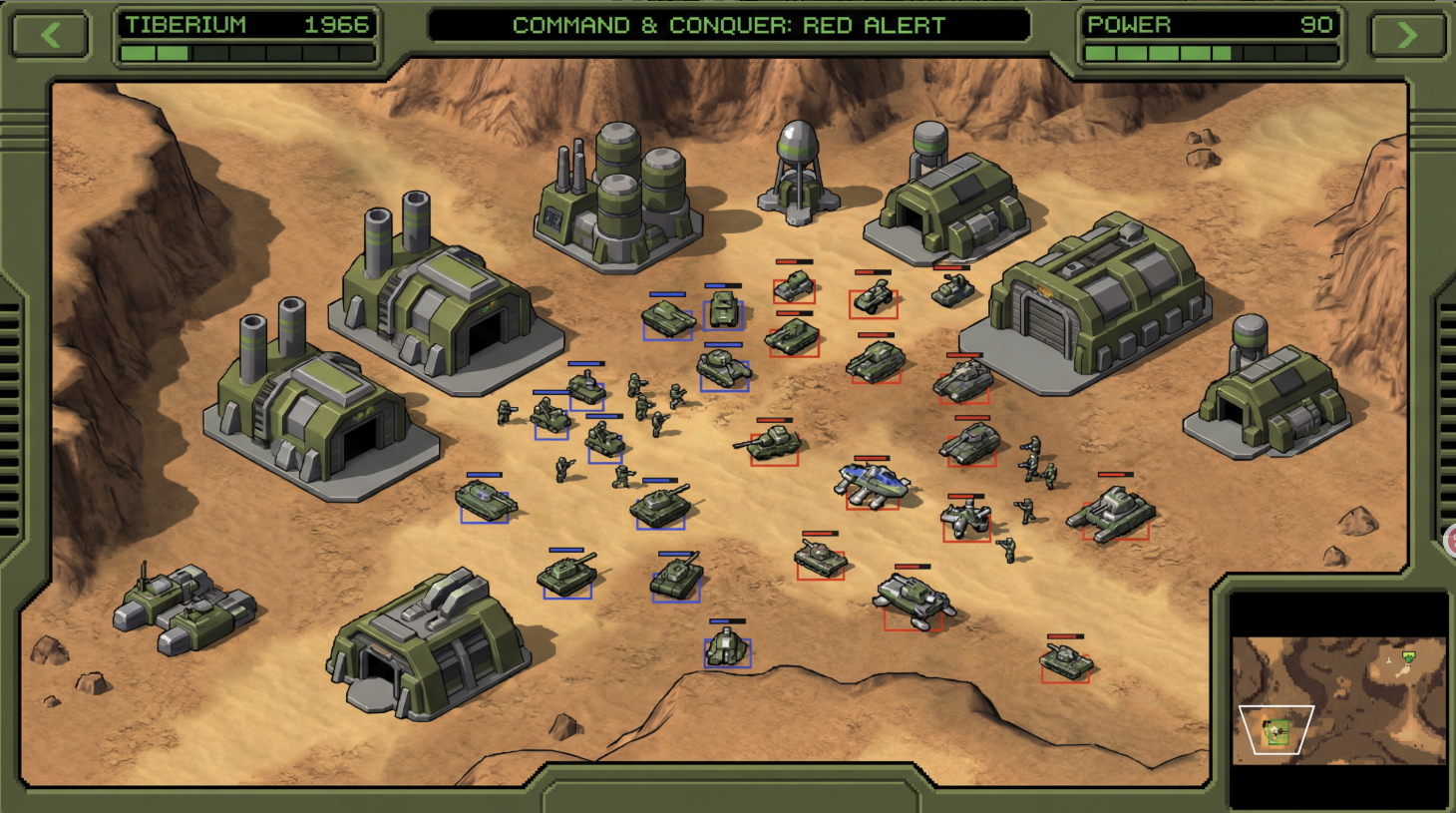This screenshot has width=1456, height=813.
Task: Click the COMMAND & CONQUER: RED ALERT banner
Action: click(x=728, y=26)
